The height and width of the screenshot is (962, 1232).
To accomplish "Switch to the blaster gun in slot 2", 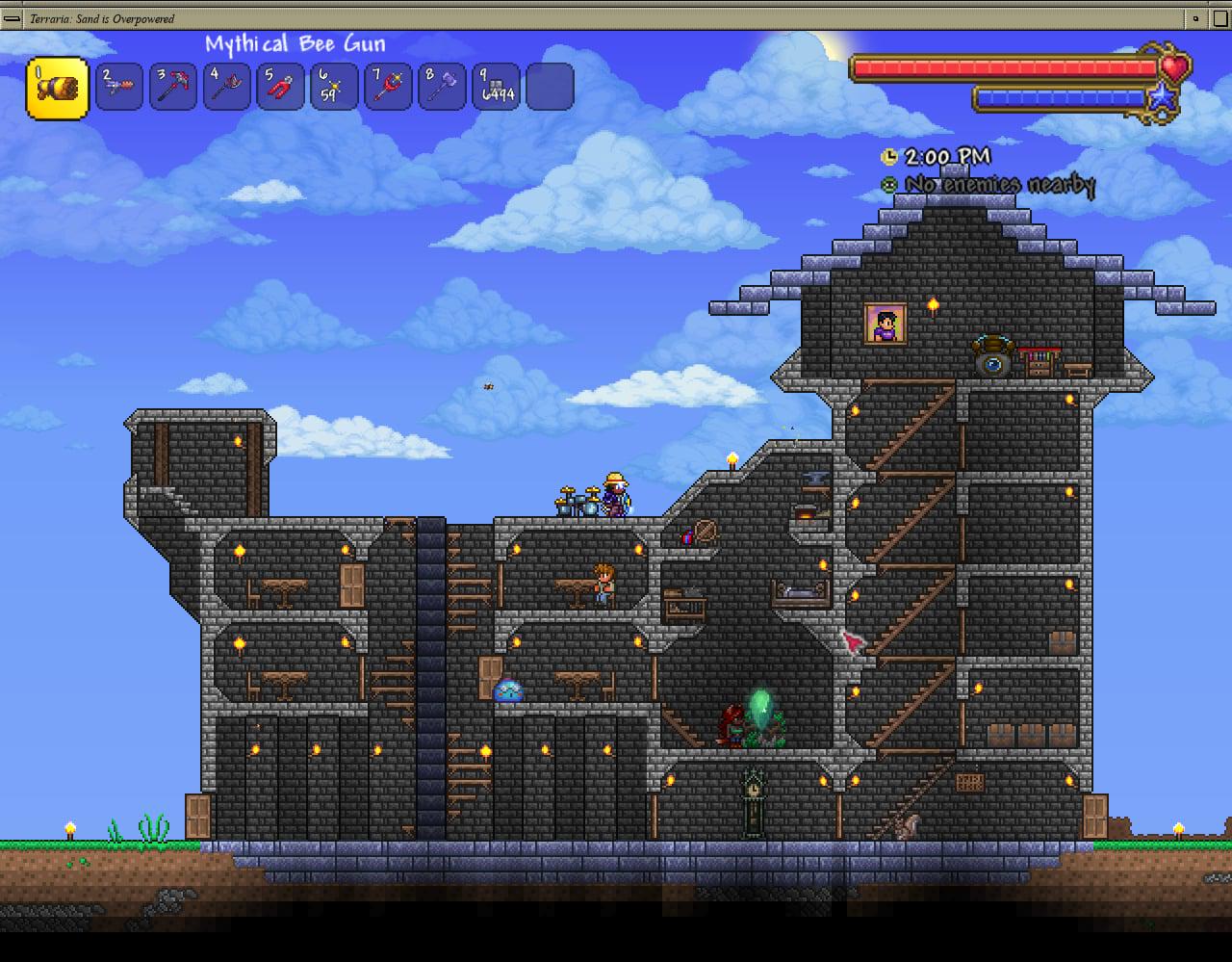I will (120, 88).
